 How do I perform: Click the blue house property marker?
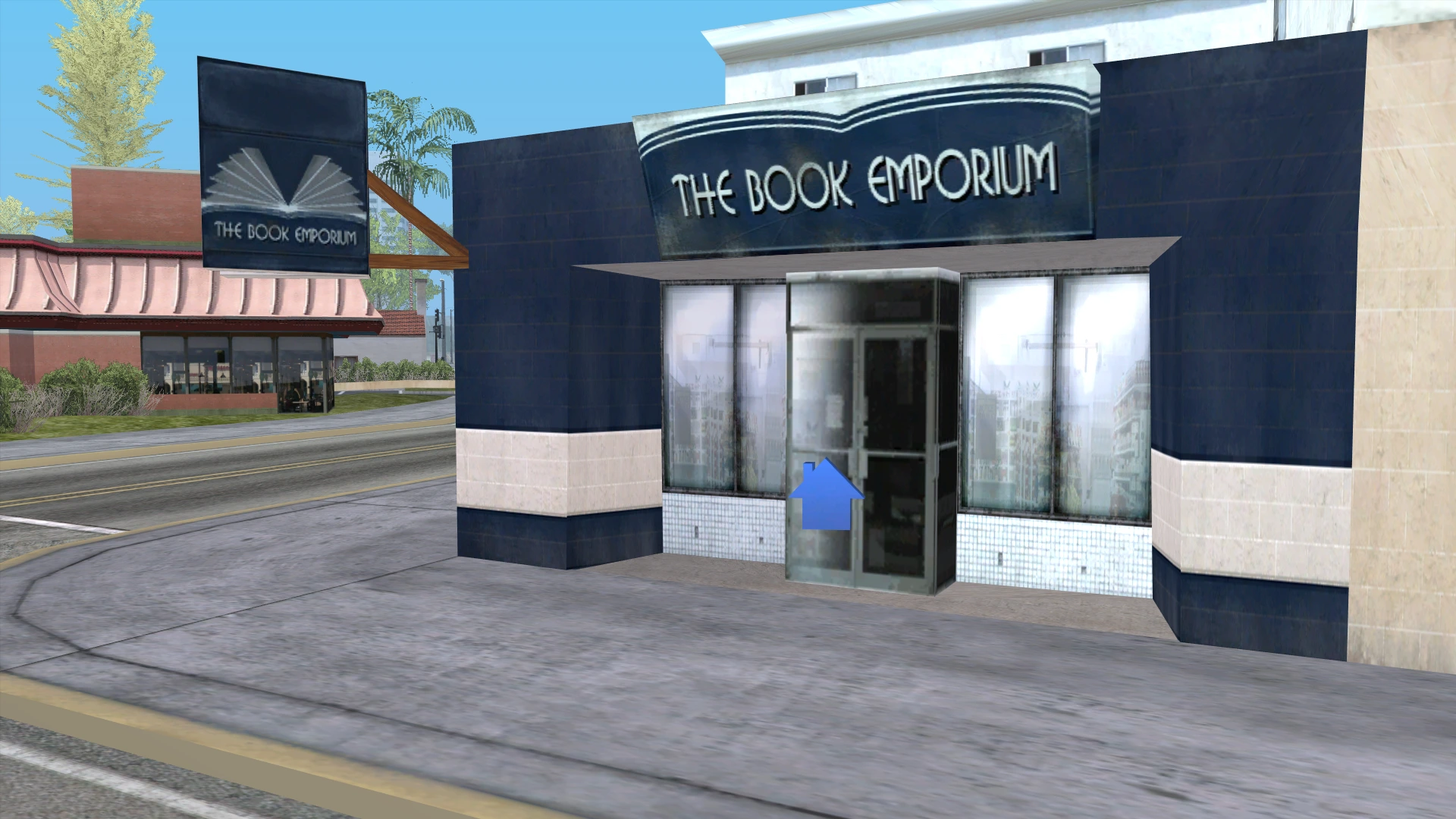click(x=827, y=497)
